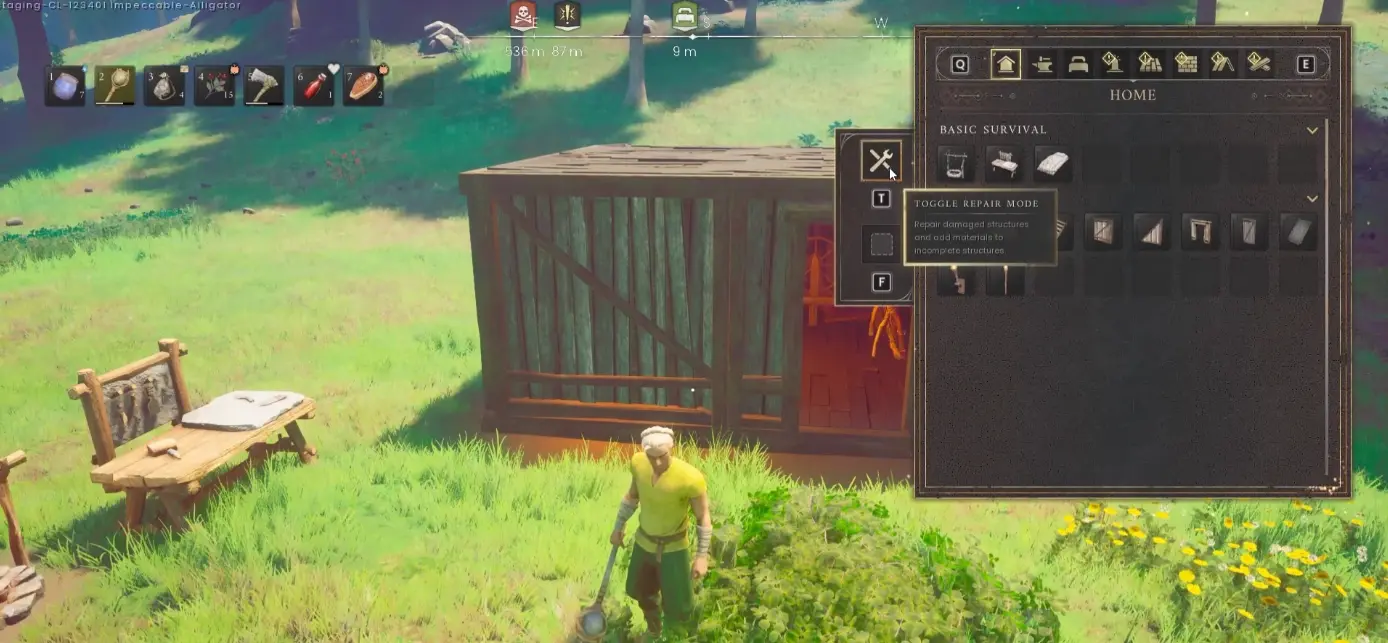Use the red health potion slot
Screen dimensions: 1388x643
[x=313, y=86]
